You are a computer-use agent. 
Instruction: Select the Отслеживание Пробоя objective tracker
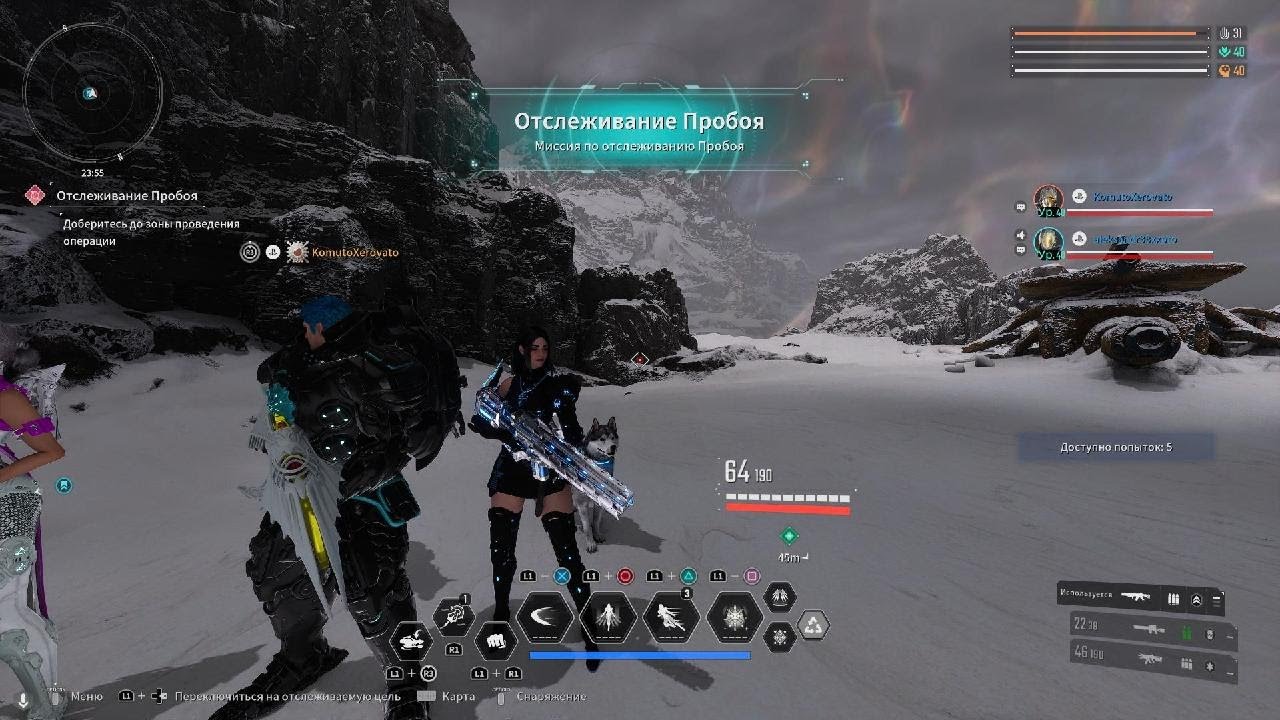click(126, 196)
